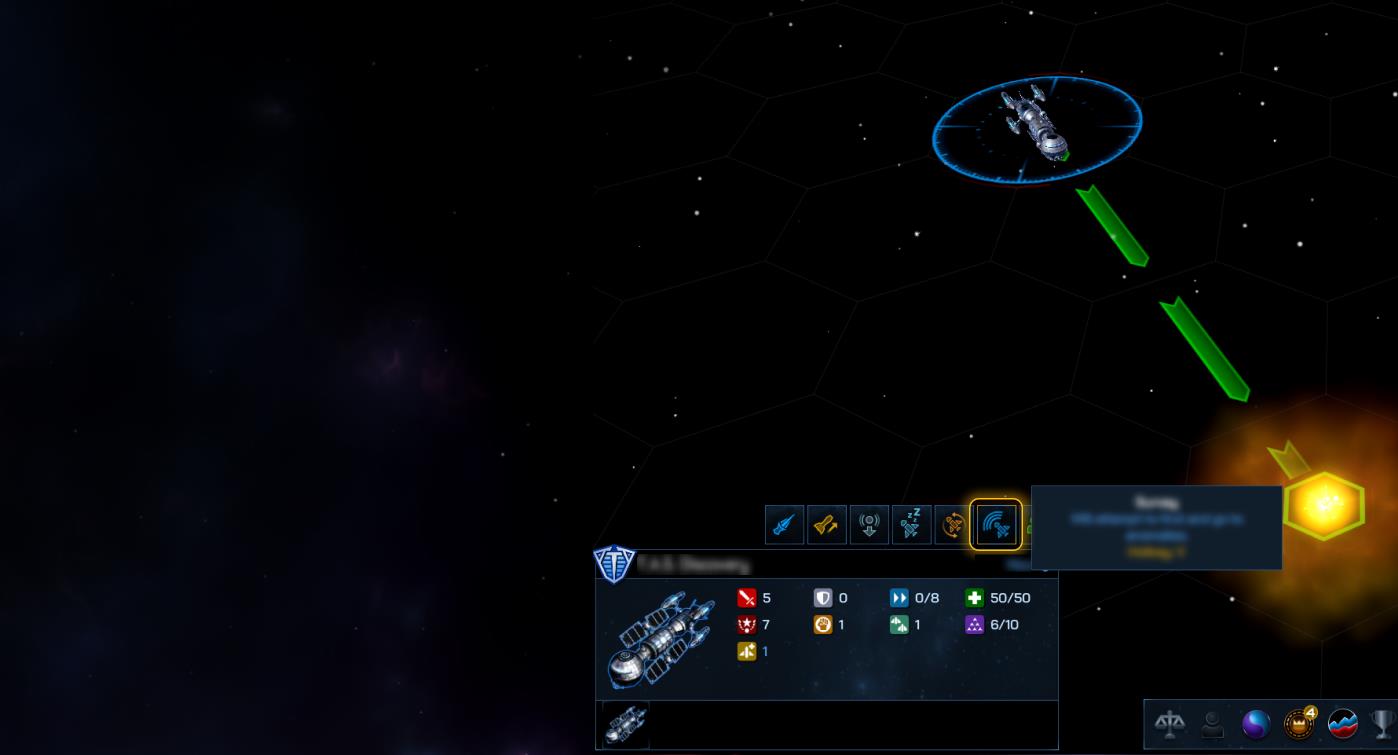
Task: Choose the station-with-down-arrow action icon
Action: point(869,525)
